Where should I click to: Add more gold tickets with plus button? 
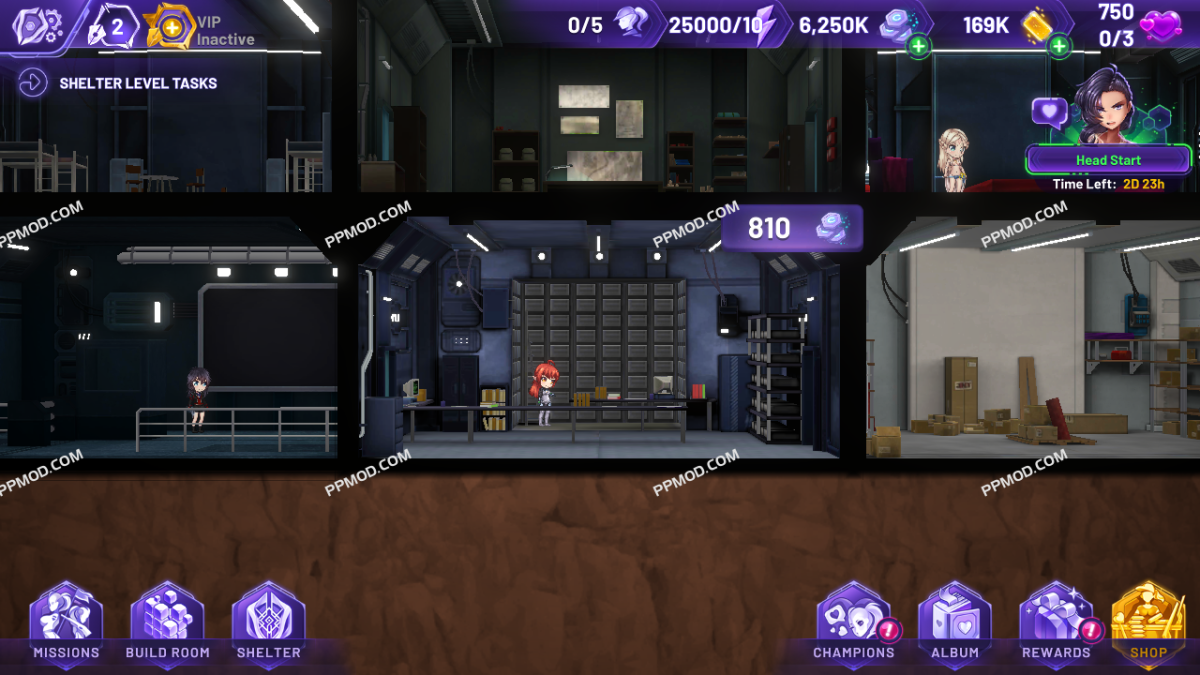tap(1058, 46)
